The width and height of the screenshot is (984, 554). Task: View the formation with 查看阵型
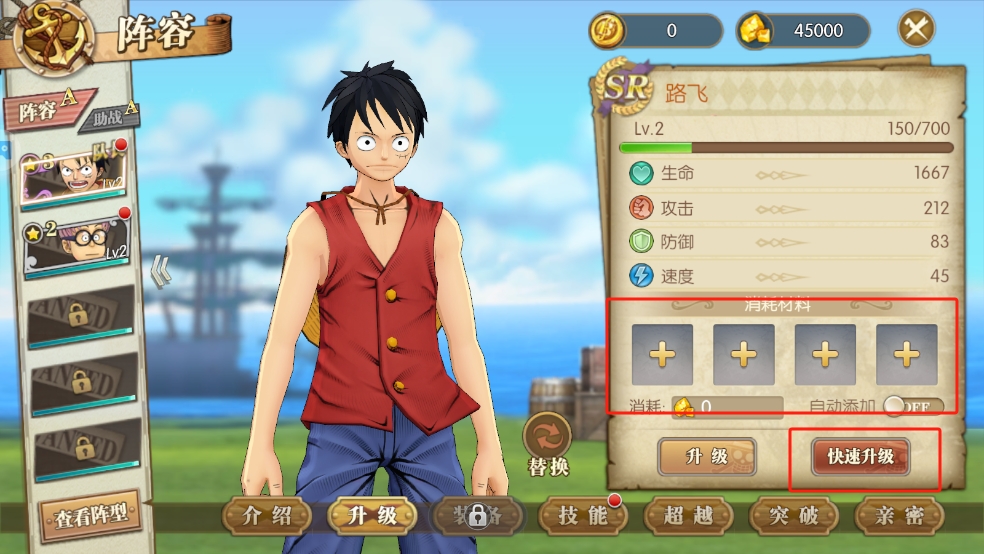pyautogui.click(x=91, y=517)
